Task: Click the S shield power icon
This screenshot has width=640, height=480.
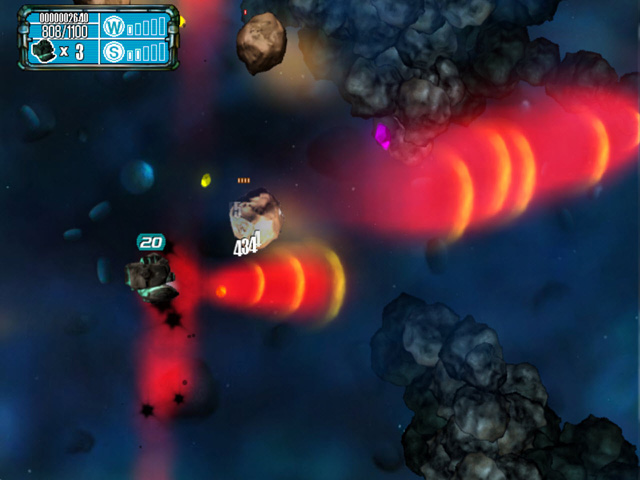Action: pyautogui.click(x=113, y=51)
